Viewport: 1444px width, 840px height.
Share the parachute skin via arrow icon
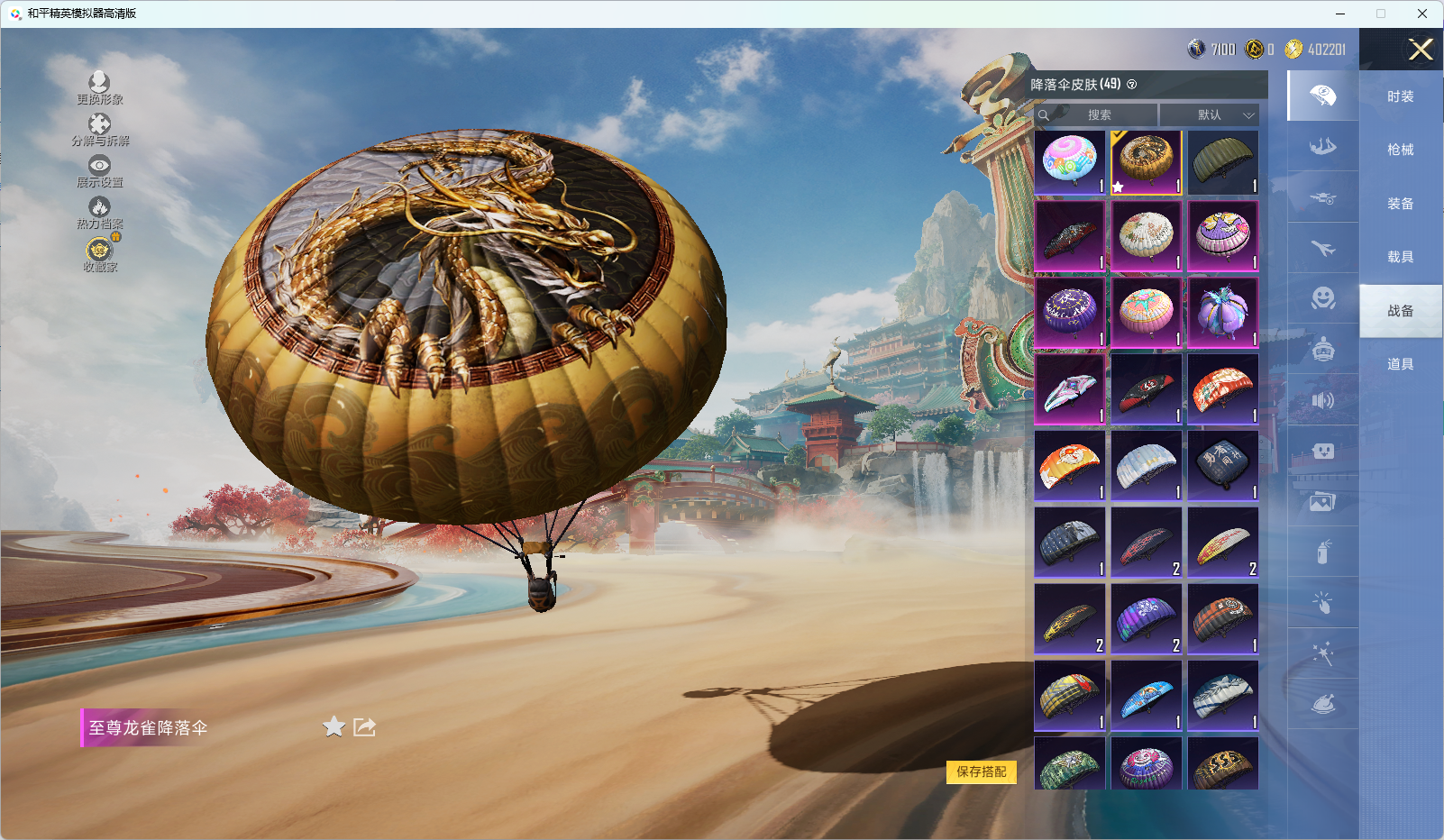pyautogui.click(x=364, y=726)
